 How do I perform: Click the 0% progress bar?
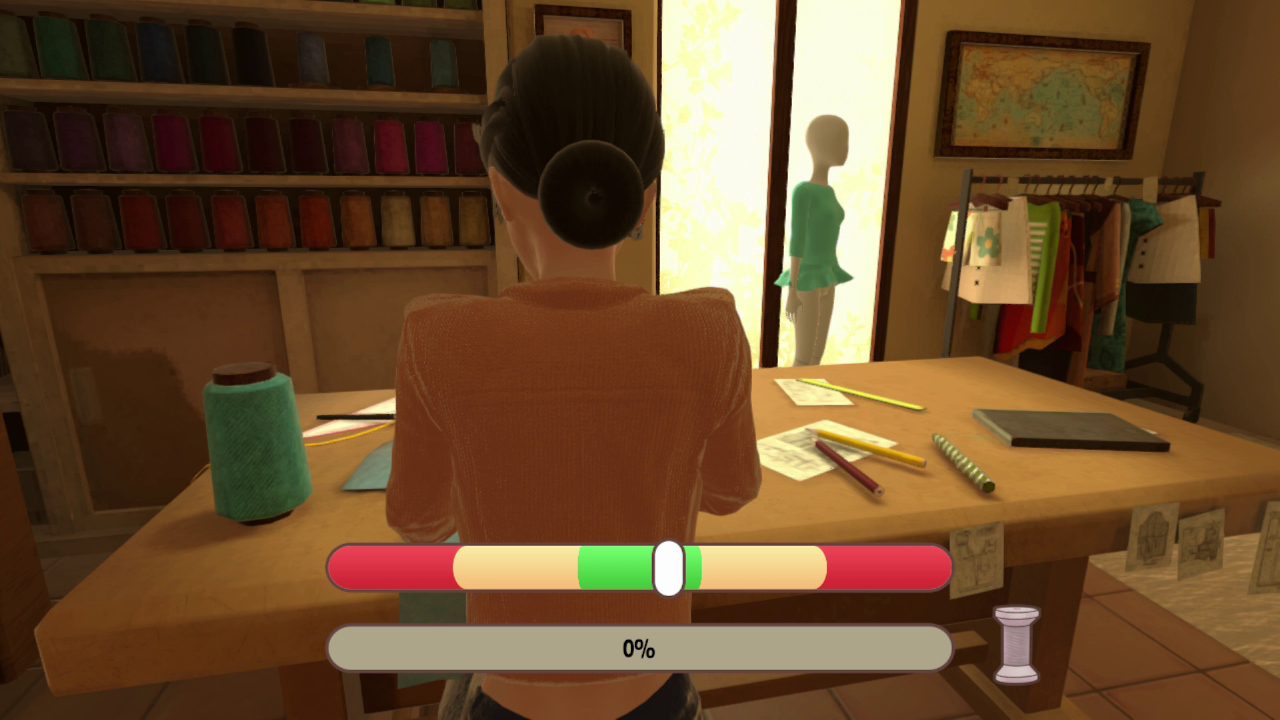pos(640,648)
